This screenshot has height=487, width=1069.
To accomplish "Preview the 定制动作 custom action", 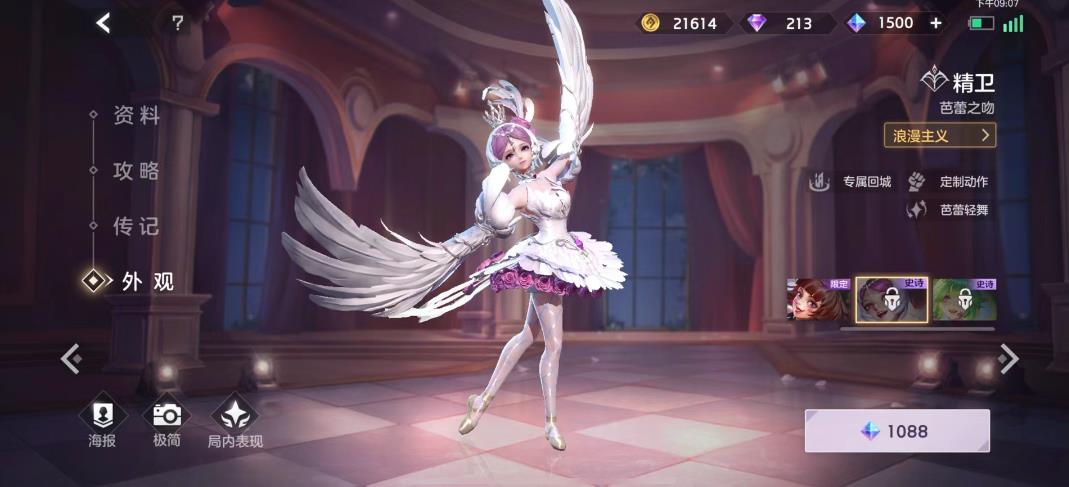I will [950, 181].
